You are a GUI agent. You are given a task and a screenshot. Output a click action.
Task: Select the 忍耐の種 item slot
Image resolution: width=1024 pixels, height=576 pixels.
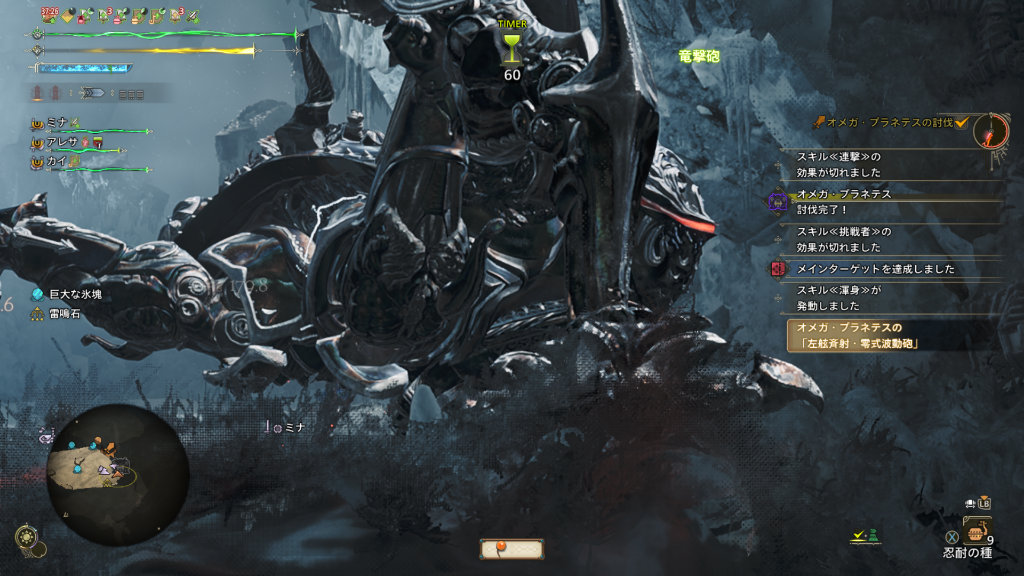pyautogui.click(x=976, y=534)
